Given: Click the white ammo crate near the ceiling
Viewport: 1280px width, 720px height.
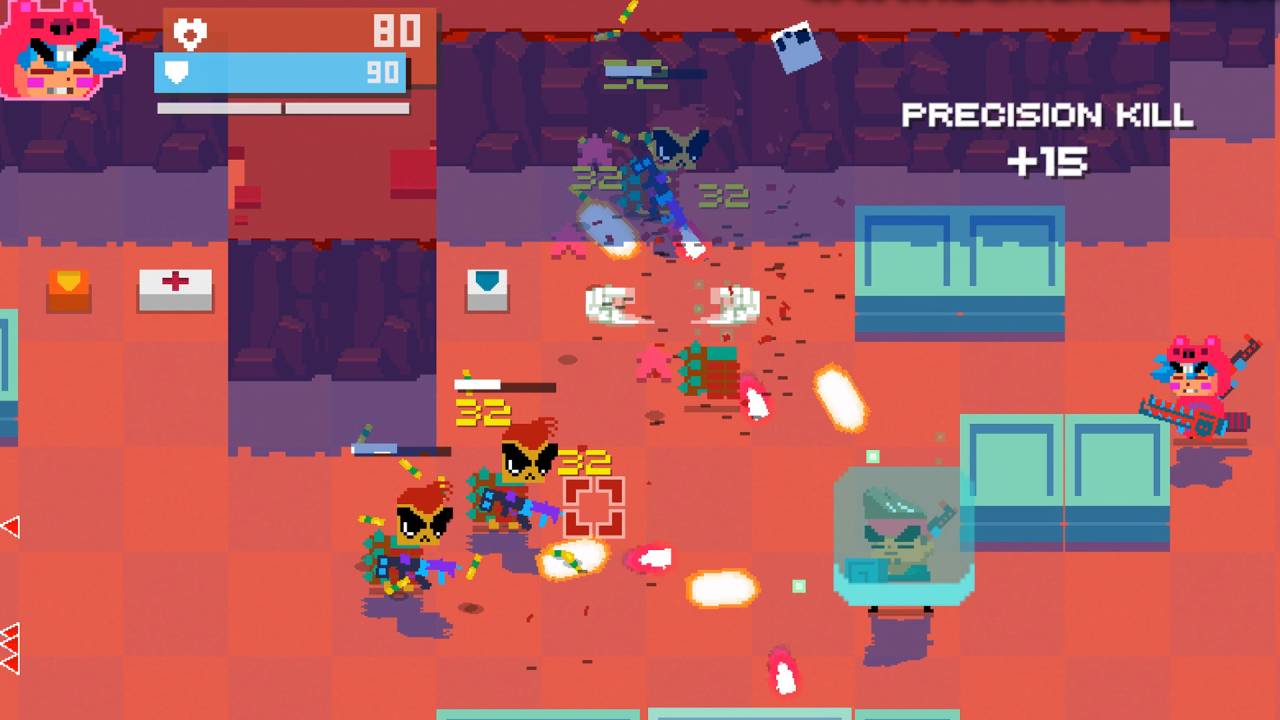Looking at the screenshot, I should 795,45.
